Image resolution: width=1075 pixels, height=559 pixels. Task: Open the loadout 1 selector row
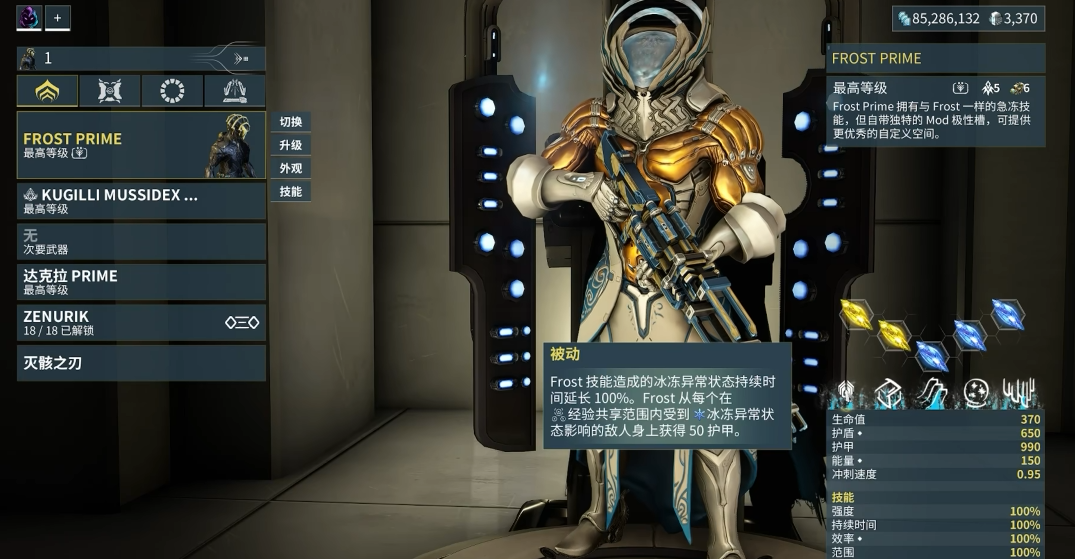click(141, 59)
